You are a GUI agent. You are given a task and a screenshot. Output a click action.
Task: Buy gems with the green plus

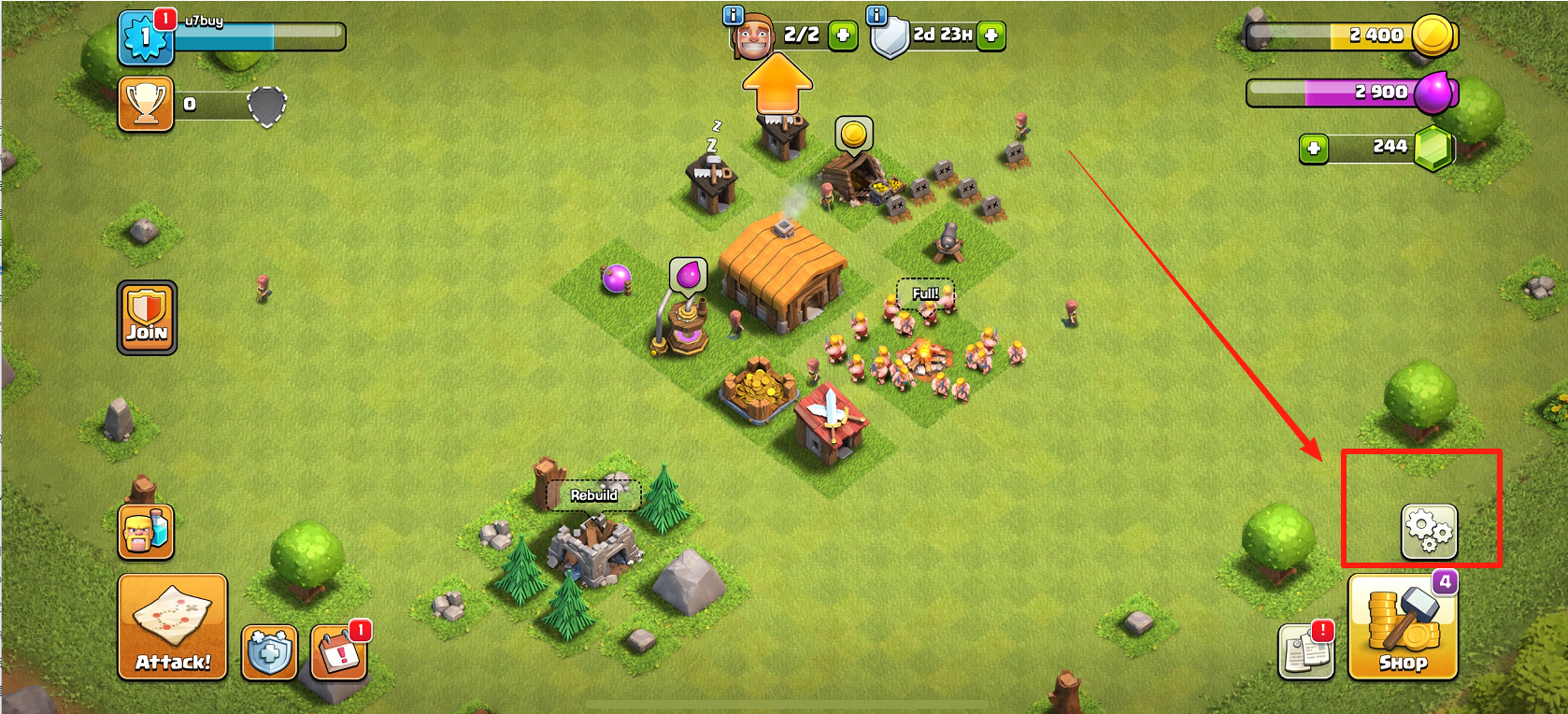1314,149
